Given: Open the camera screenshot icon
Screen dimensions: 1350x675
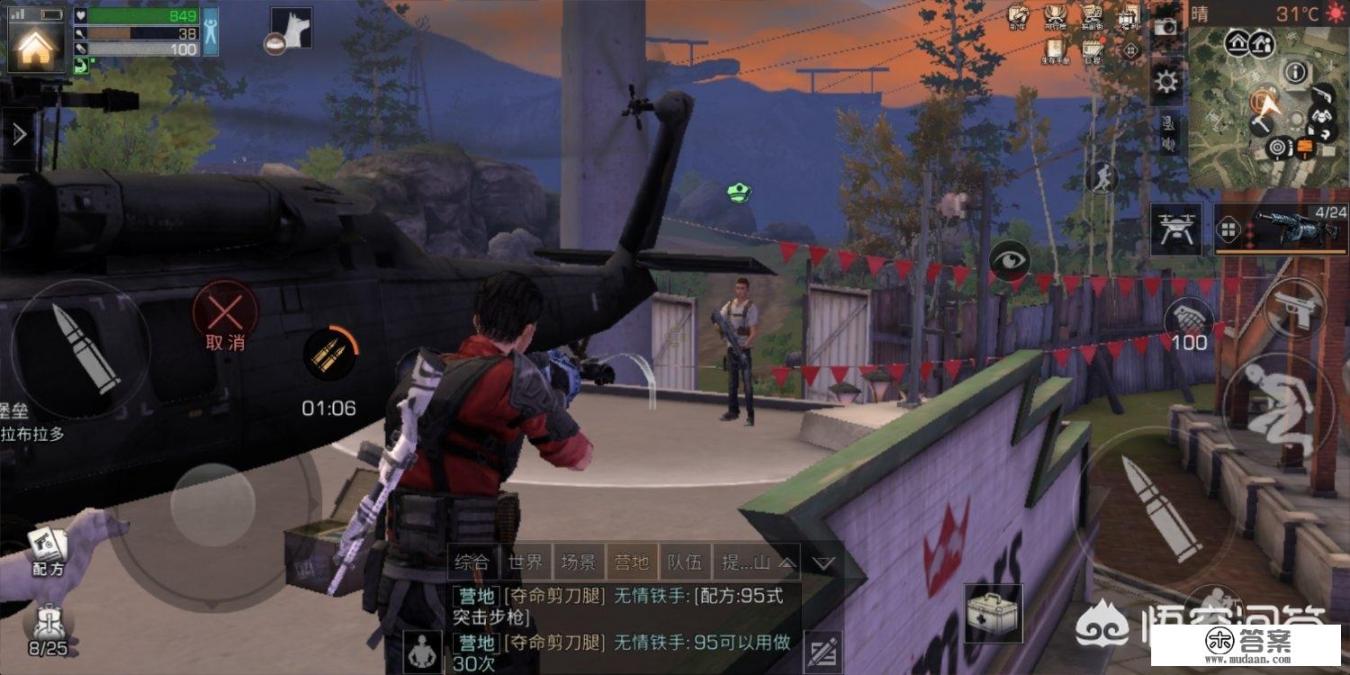Looking at the screenshot, I should tap(1165, 27).
